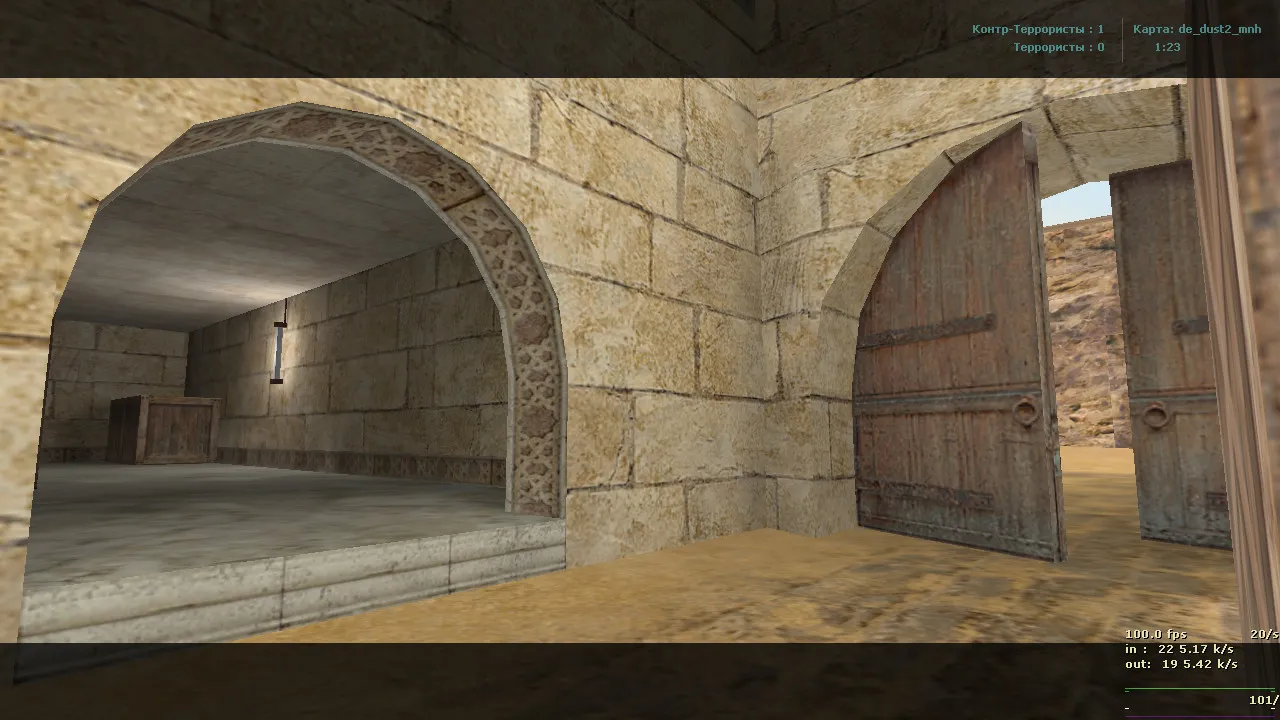Click the in: 22 5.17 k/s stat

[x=1179, y=650]
